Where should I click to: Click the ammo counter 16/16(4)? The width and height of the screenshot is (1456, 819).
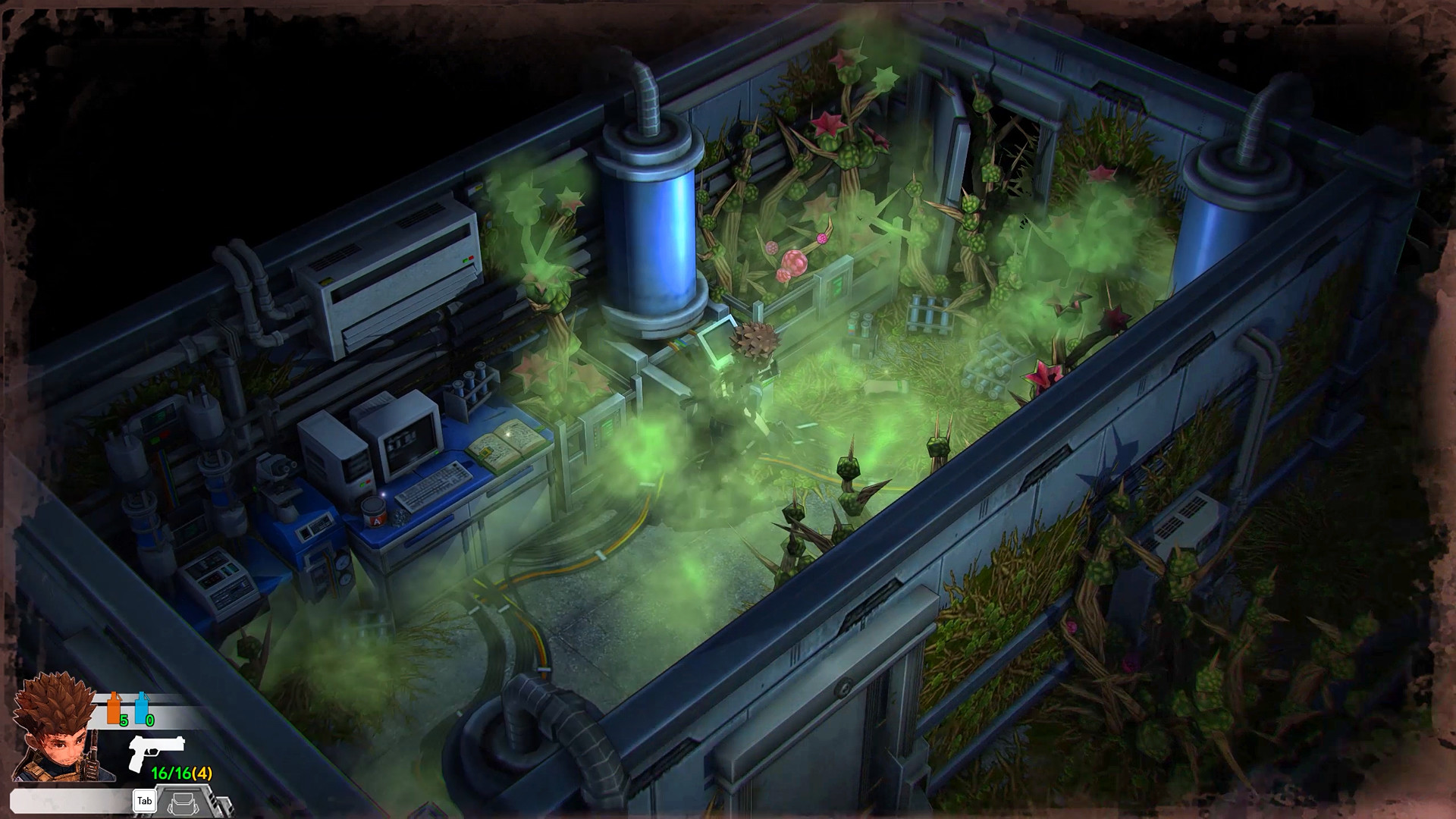click(x=181, y=773)
